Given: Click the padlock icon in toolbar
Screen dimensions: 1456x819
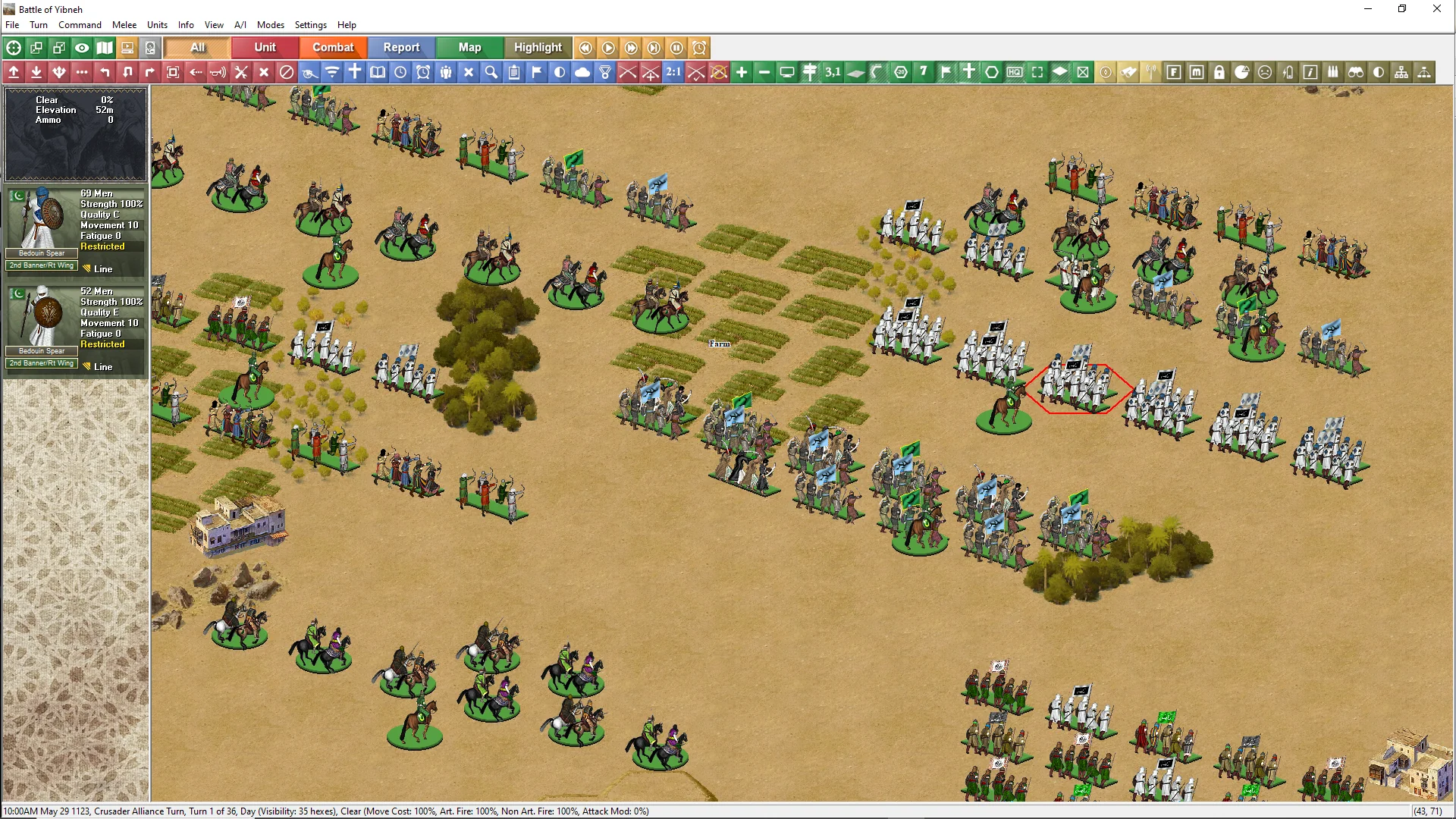Looking at the screenshot, I should point(1219,72).
